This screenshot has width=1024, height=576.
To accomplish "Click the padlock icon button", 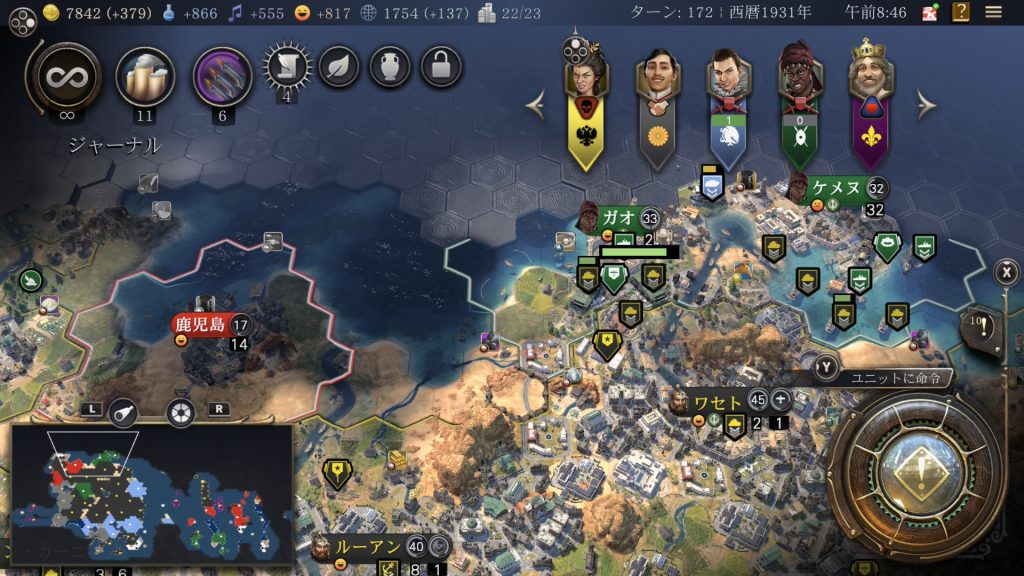I will coord(441,67).
